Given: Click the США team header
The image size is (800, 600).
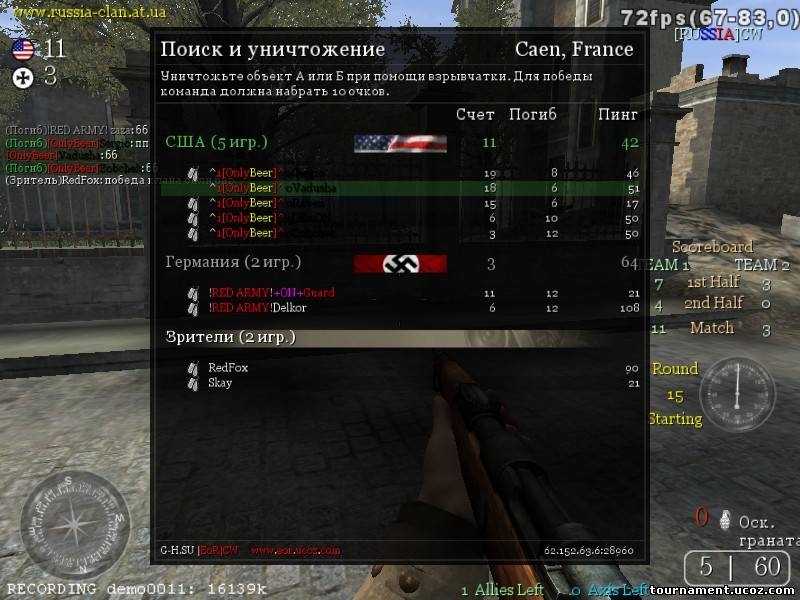Looking at the screenshot, I should 216,142.
